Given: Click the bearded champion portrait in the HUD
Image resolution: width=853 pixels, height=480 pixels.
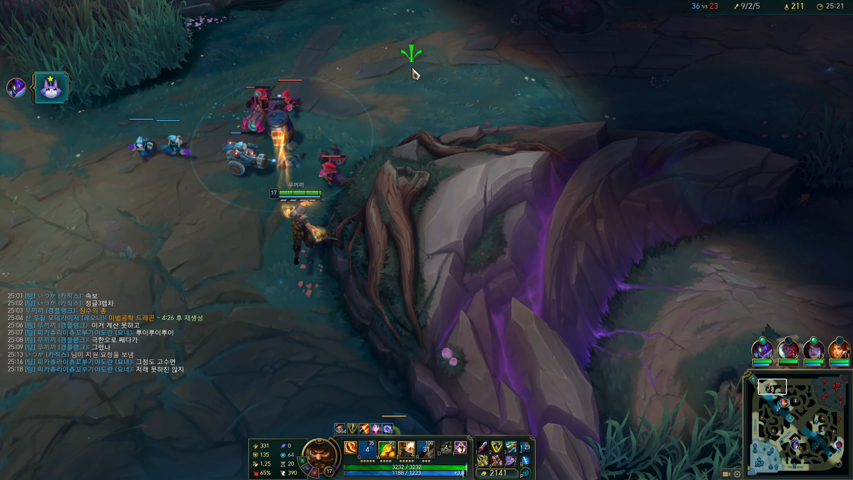Looking at the screenshot, I should (319, 455).
